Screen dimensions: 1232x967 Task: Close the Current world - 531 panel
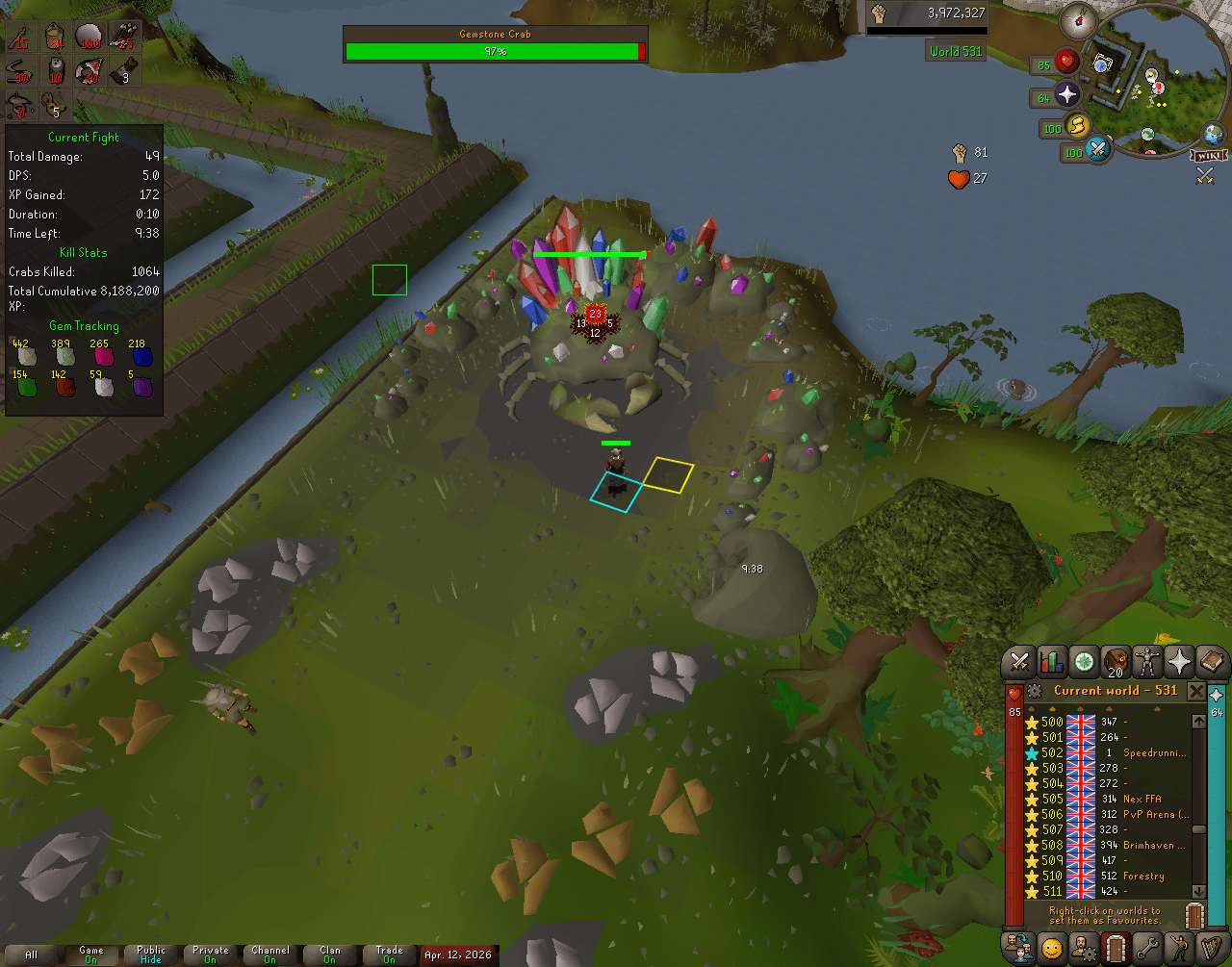(1198, 690)
